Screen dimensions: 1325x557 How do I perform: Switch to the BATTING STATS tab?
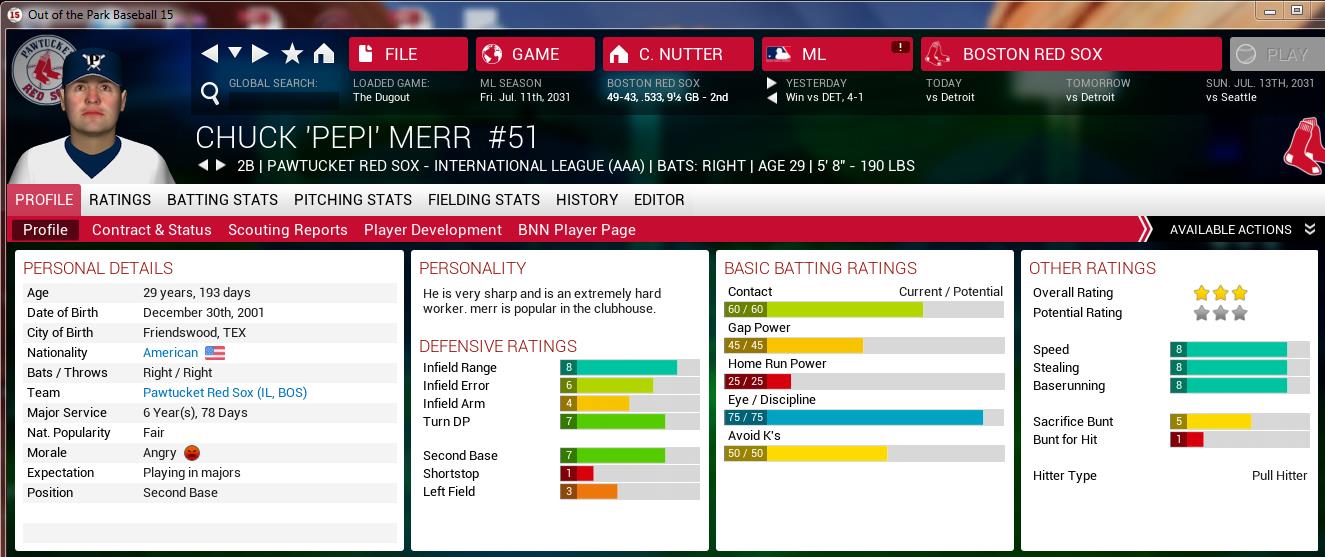tap(222, 200)
